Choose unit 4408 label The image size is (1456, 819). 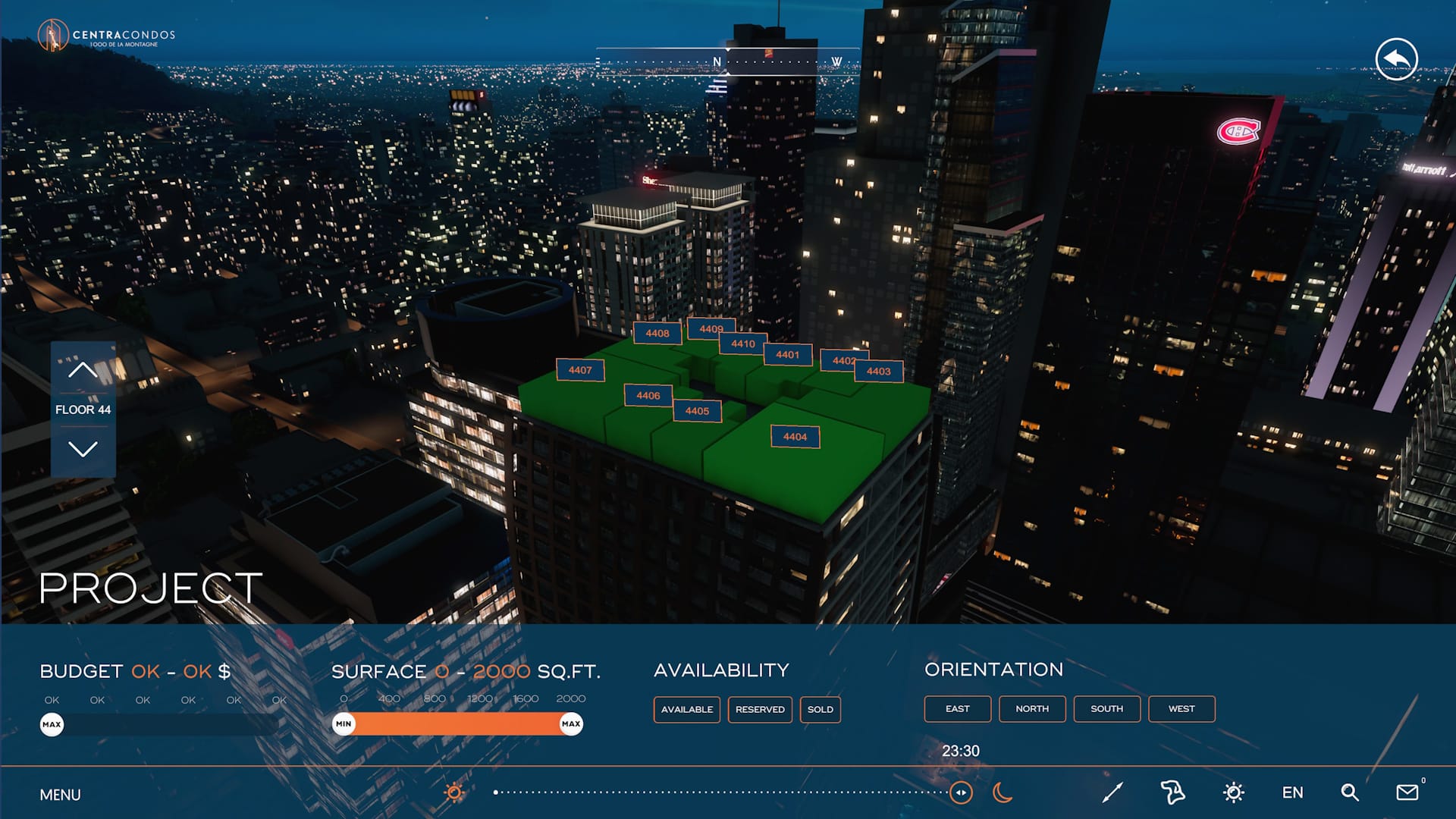[x=657, y=333]
